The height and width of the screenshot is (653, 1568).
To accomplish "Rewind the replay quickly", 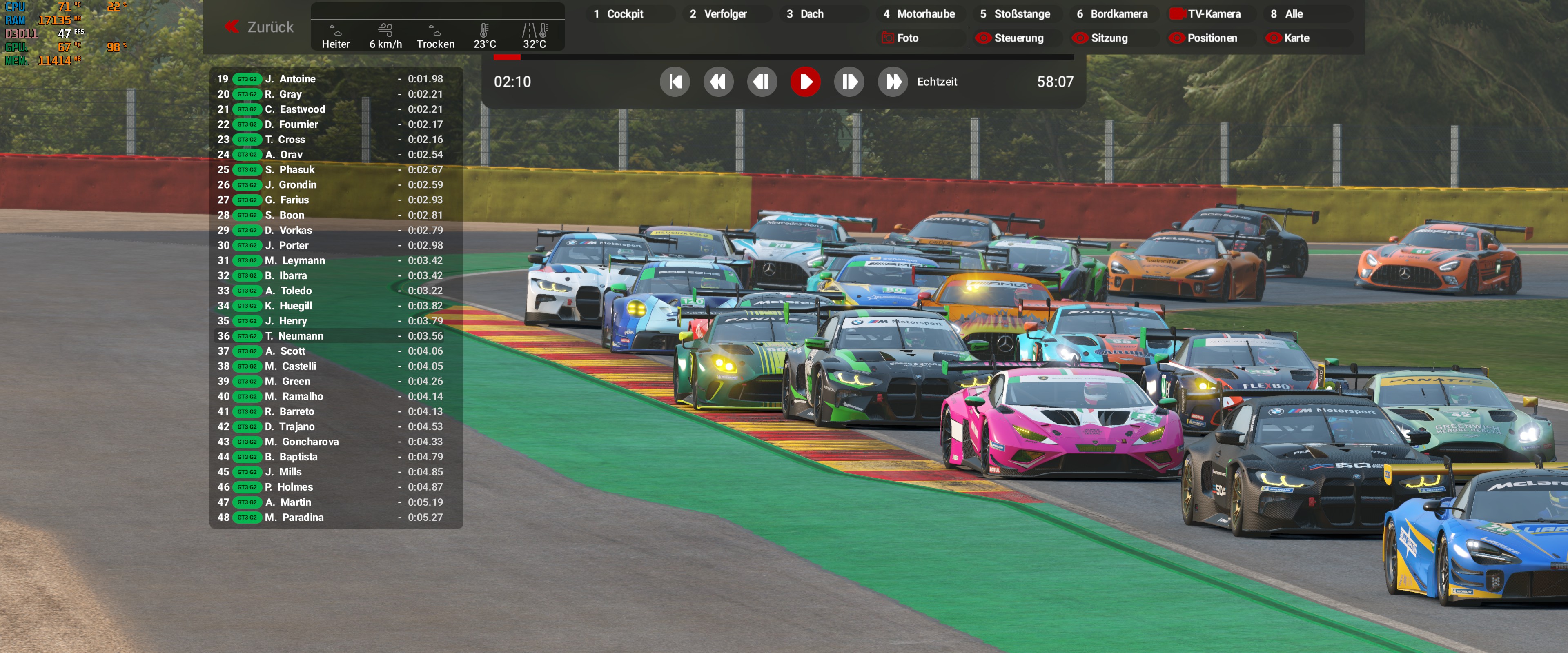I will click(x=718, y=82).
